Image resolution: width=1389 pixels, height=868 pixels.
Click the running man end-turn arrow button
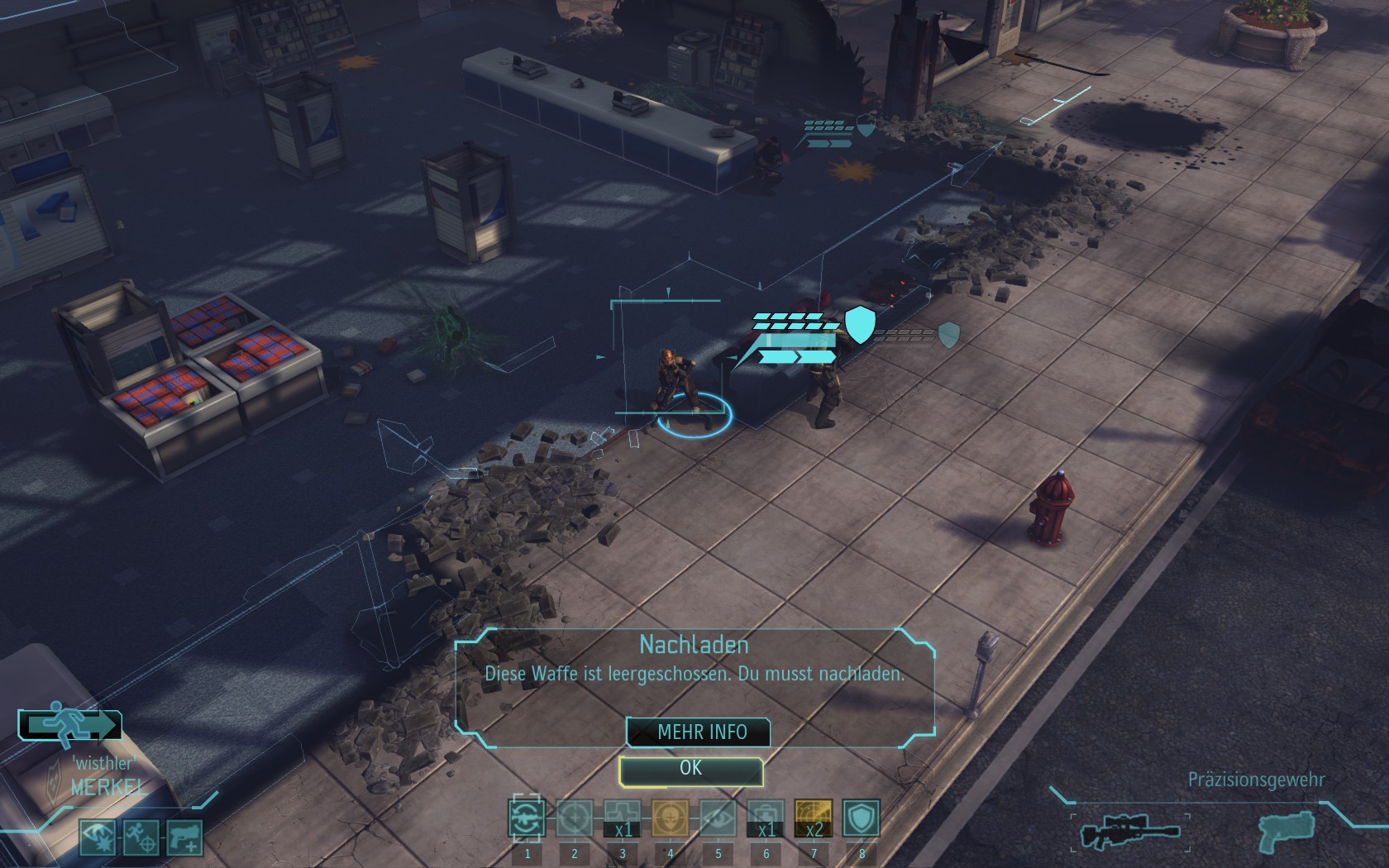[x=71, y=724]
